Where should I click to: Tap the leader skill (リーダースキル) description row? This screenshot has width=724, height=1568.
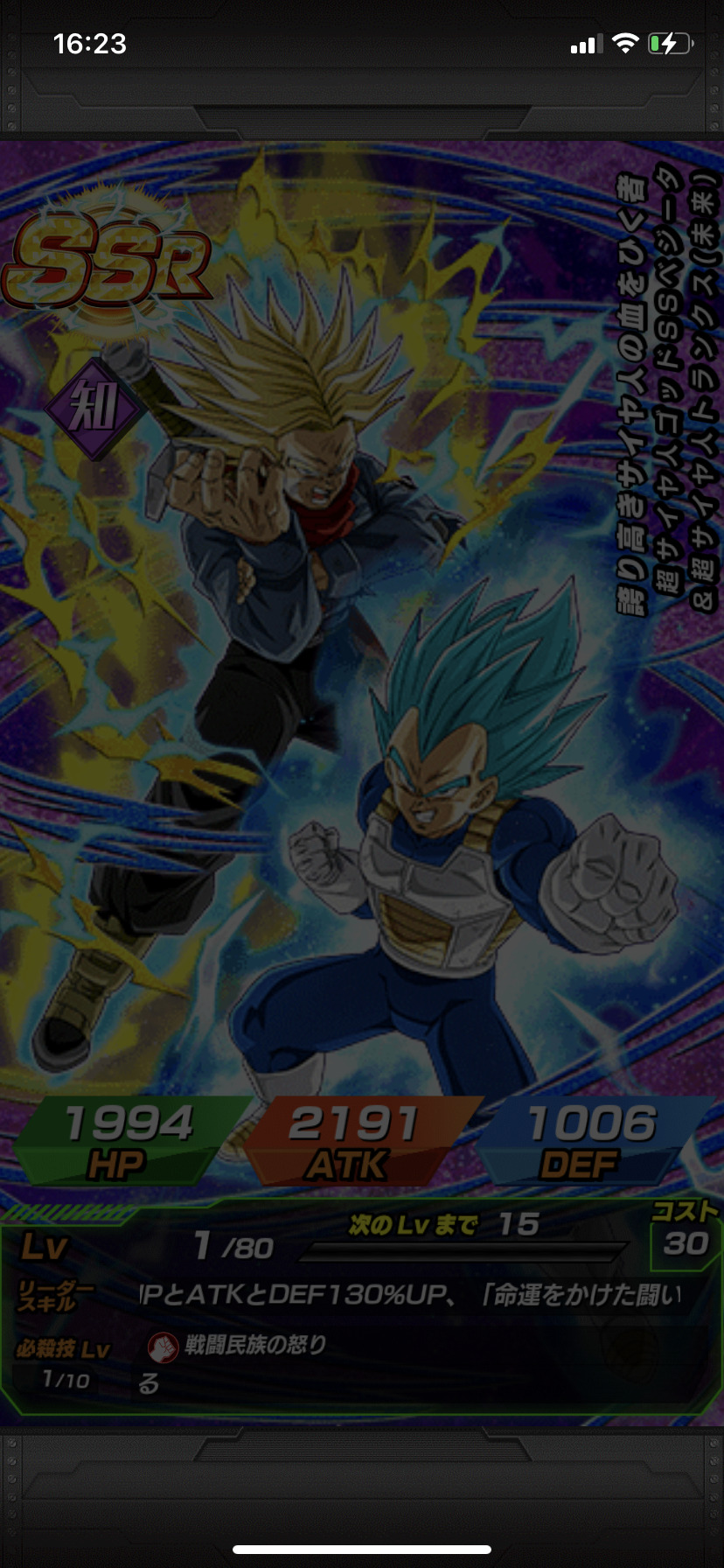click(411, 1295)
